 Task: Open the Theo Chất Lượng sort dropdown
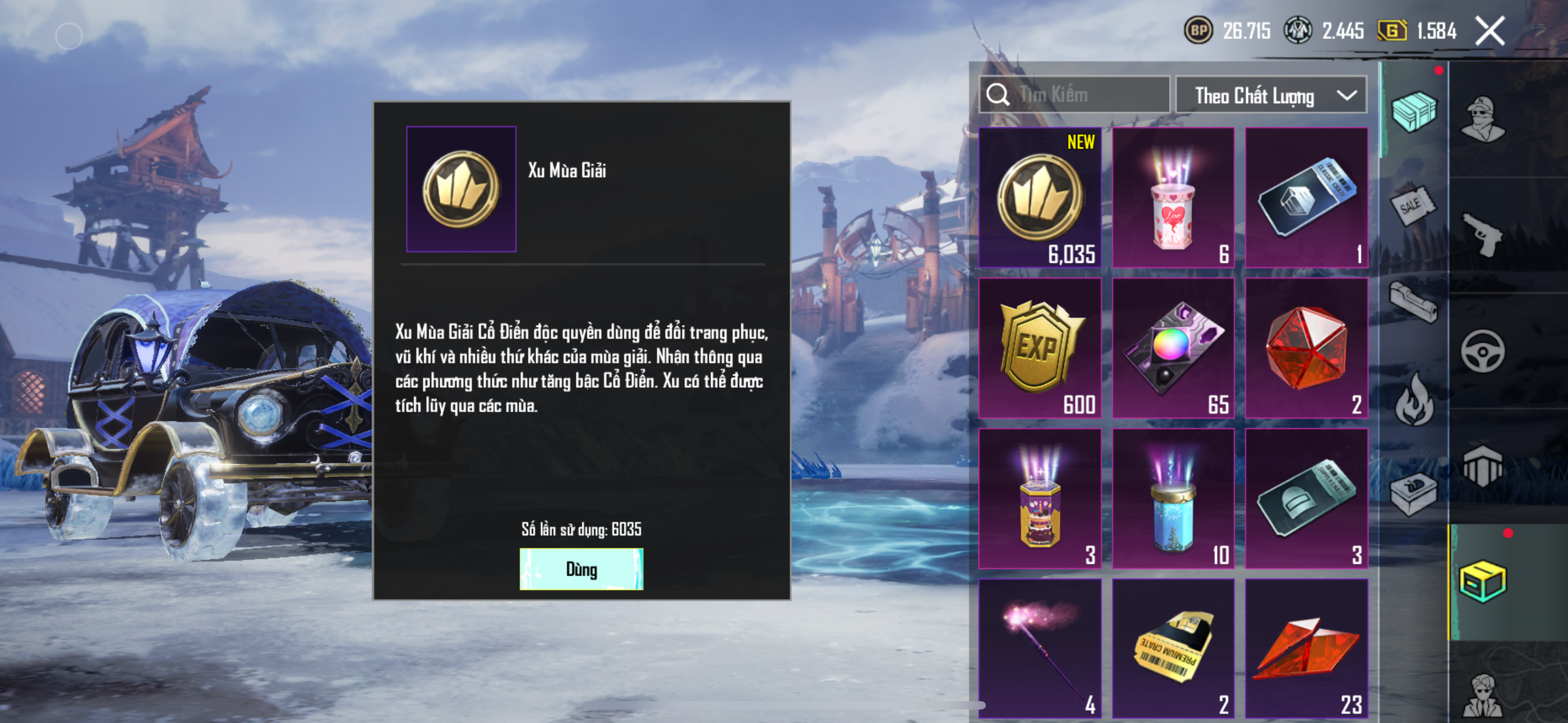click(1270, 95)
